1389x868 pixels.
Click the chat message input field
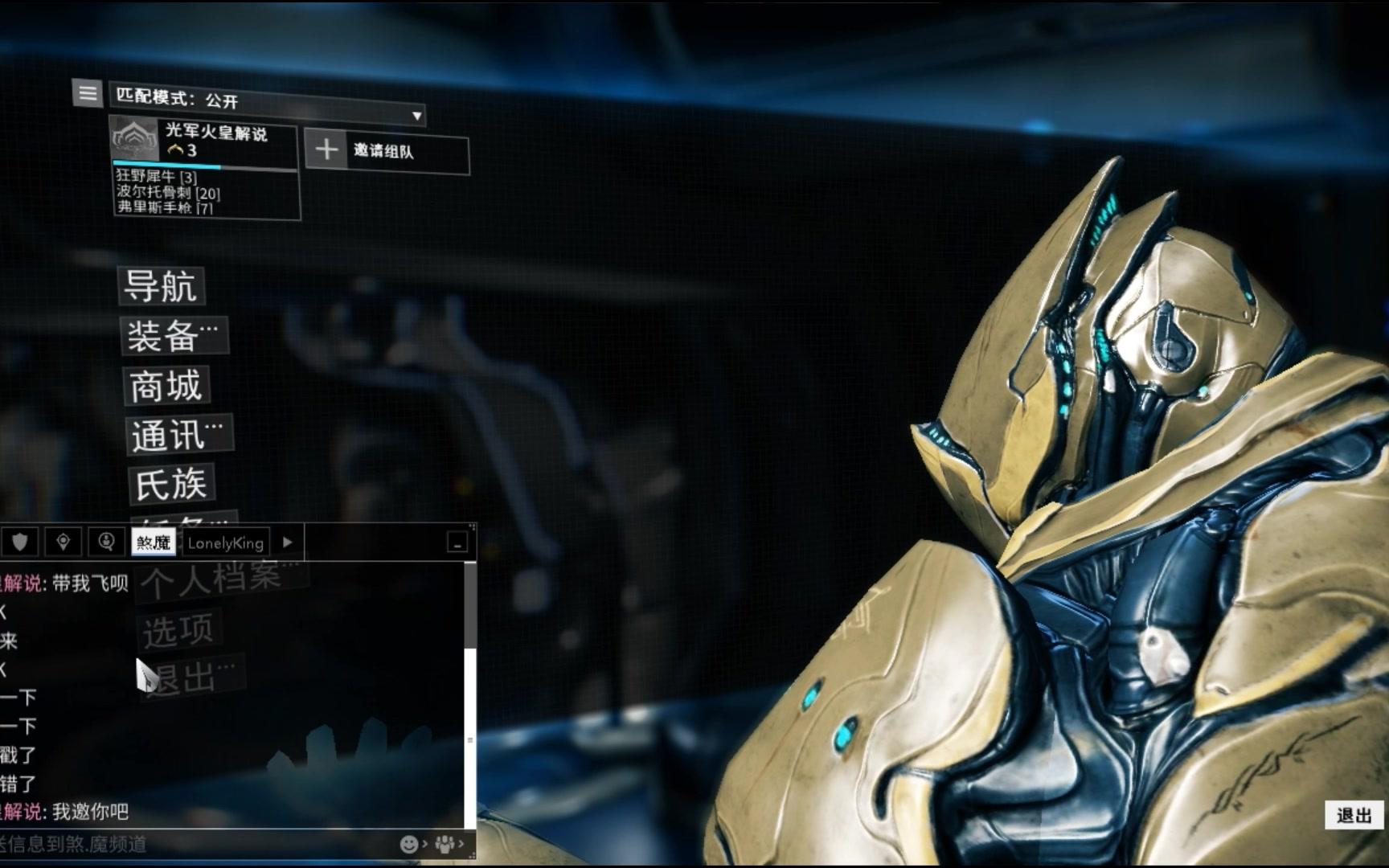click(193, 844)
